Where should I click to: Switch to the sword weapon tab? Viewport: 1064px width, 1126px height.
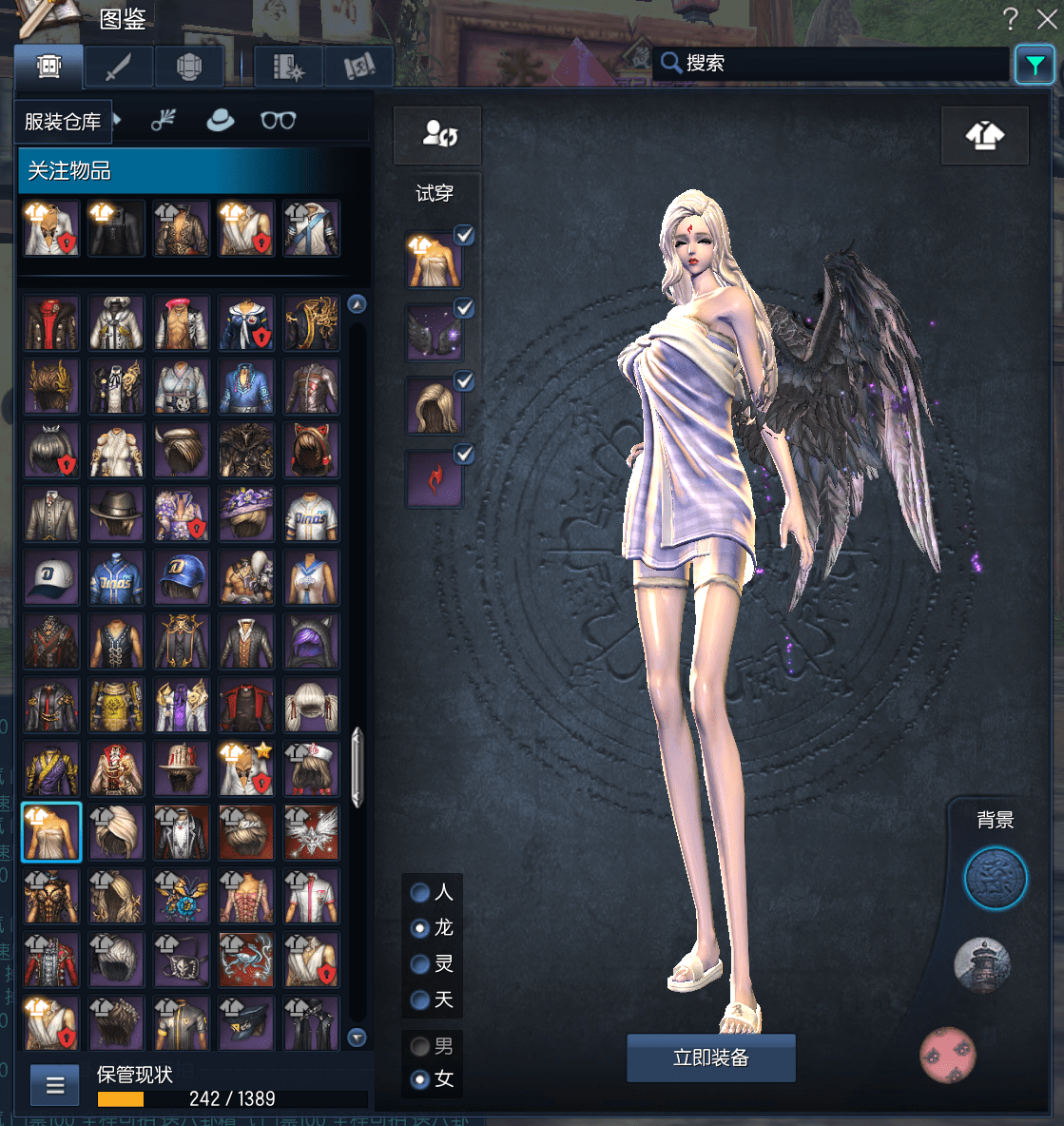(118, 67)
